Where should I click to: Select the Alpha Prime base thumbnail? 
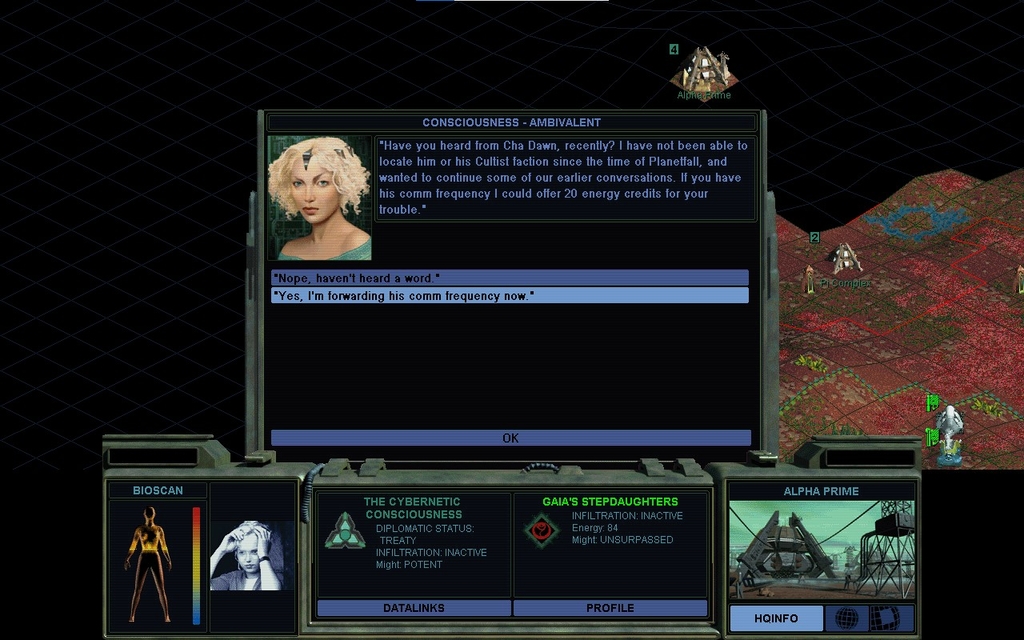(821, 549)
